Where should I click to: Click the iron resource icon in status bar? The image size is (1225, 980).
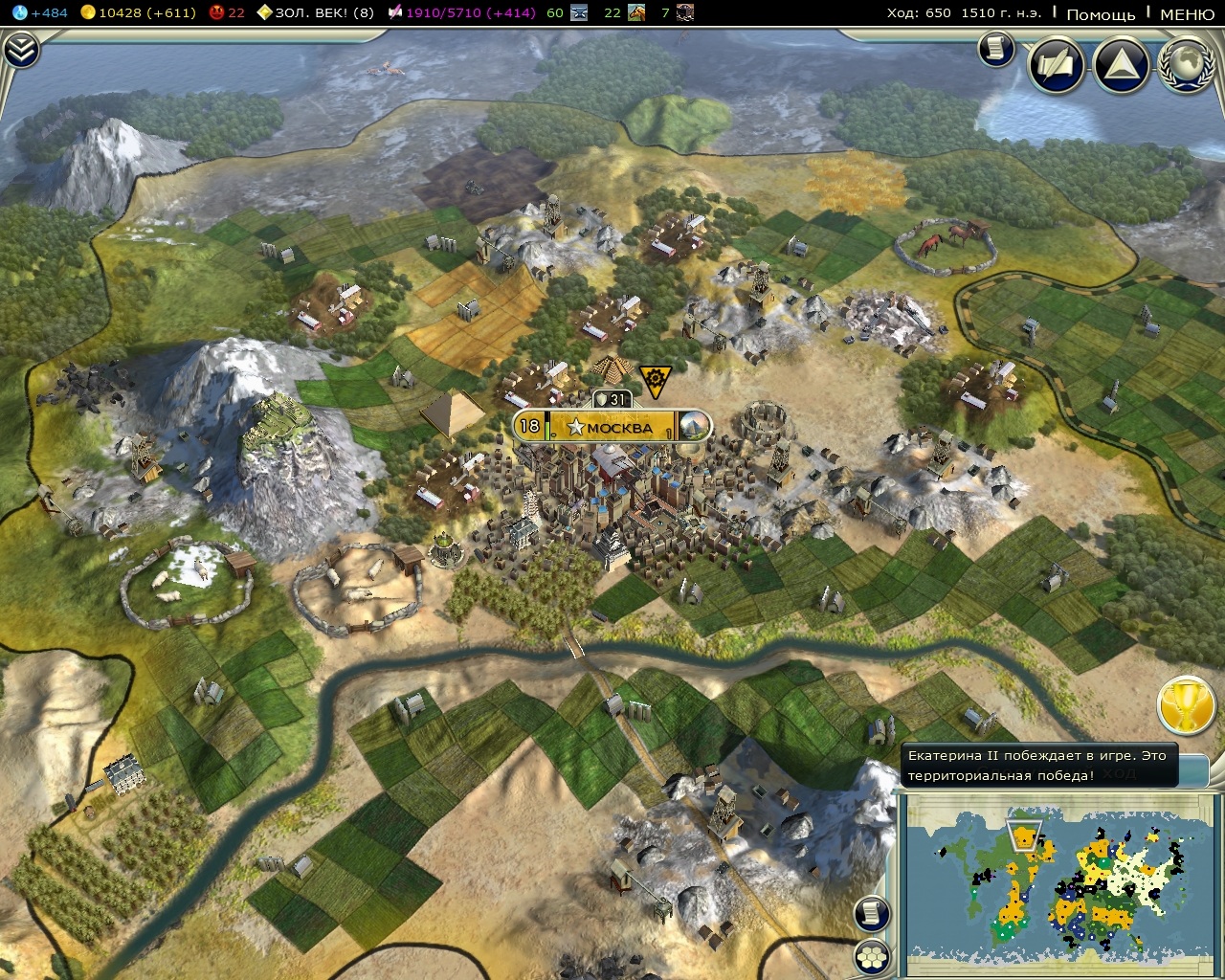[579, 12]
